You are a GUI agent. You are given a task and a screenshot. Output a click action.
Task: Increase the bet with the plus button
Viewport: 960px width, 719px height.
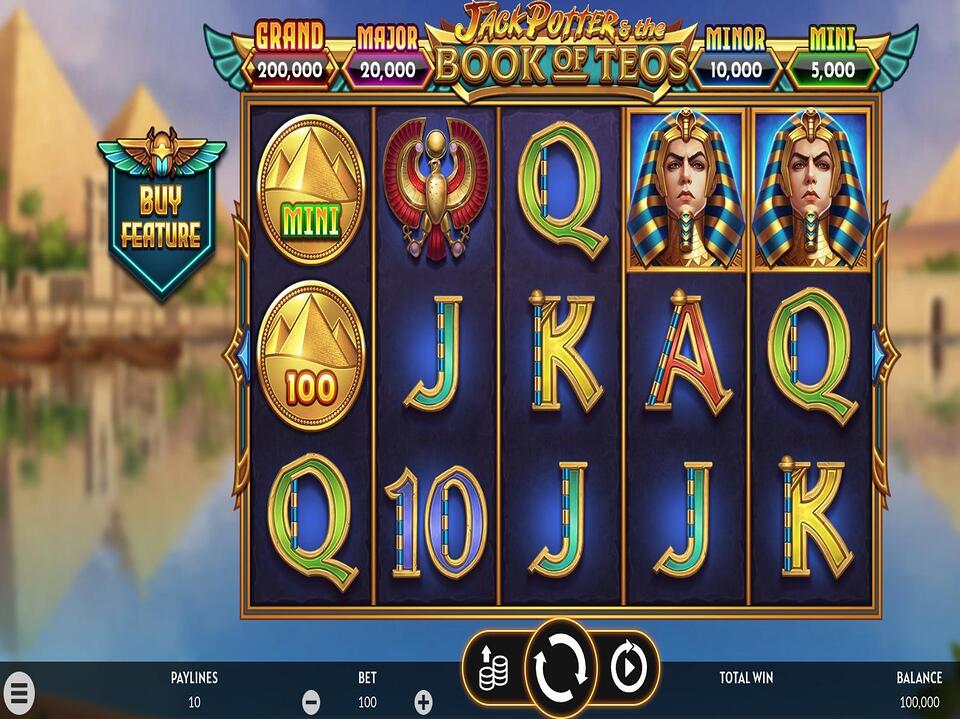click(424, 702)
